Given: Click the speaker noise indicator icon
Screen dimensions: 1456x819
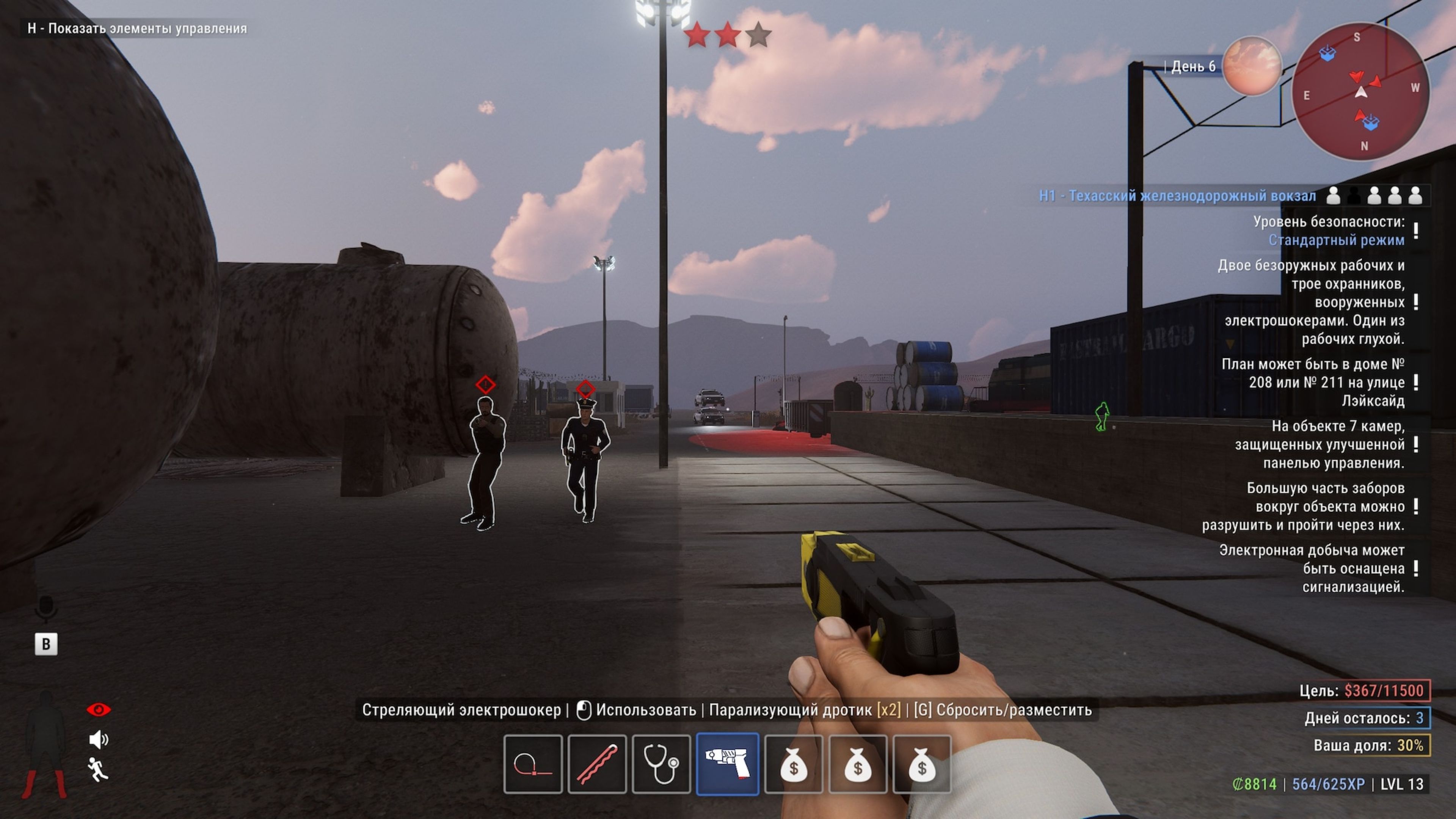Looking at the screenshot, I should (x=98, y=739).
